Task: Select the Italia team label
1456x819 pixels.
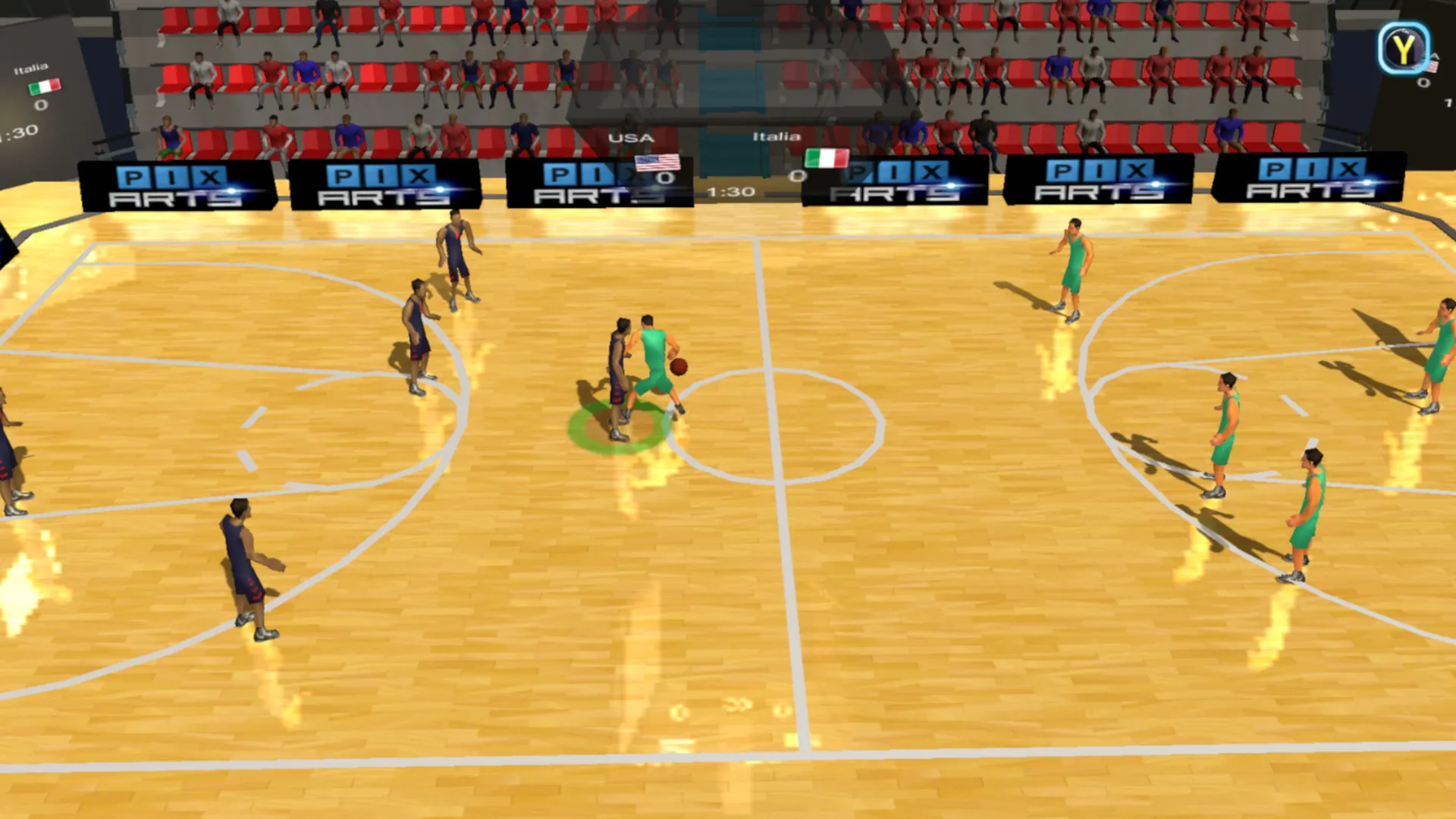Action: 775,137
